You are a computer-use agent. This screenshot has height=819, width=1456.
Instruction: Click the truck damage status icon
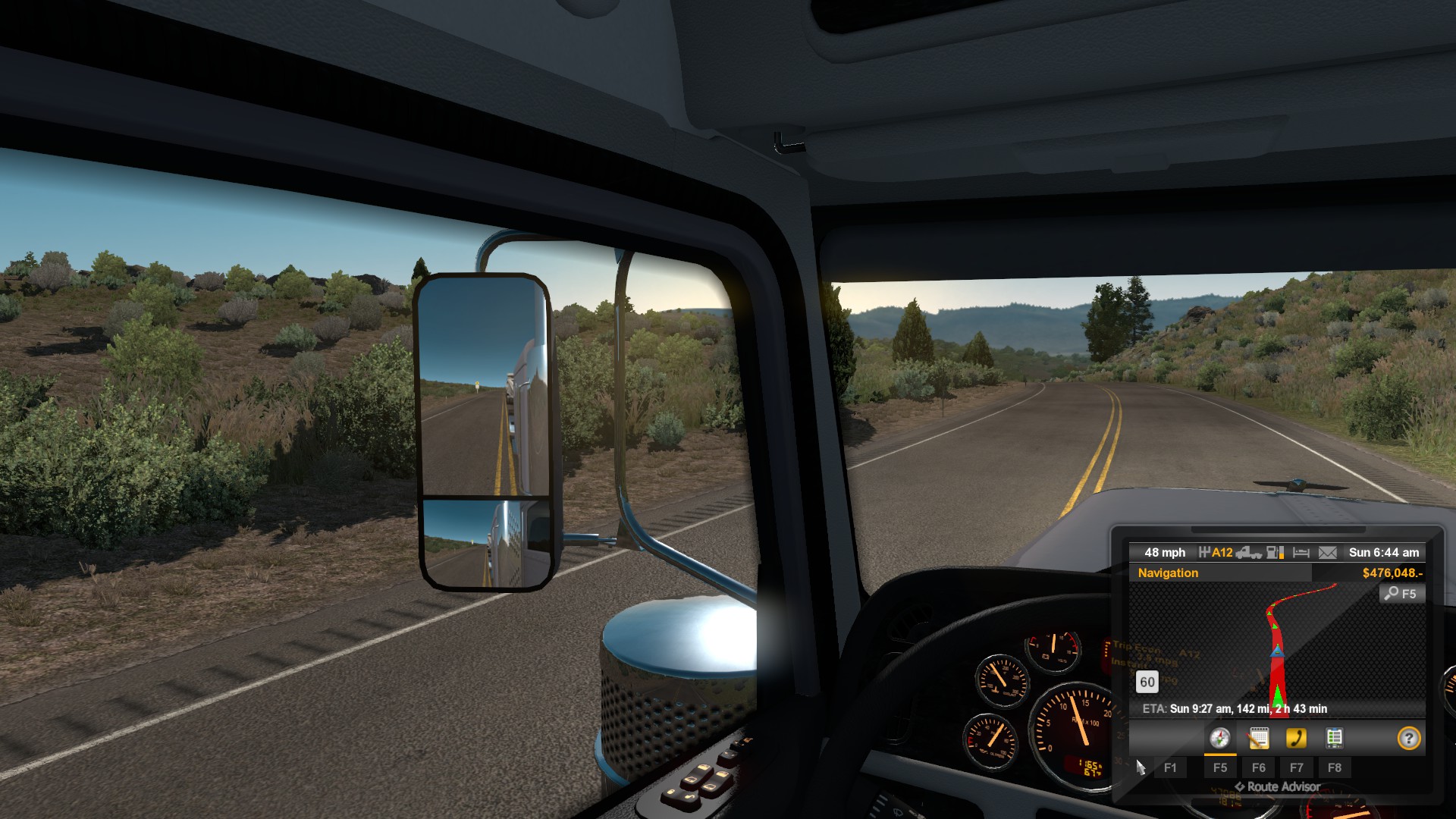pos(1248,553)
